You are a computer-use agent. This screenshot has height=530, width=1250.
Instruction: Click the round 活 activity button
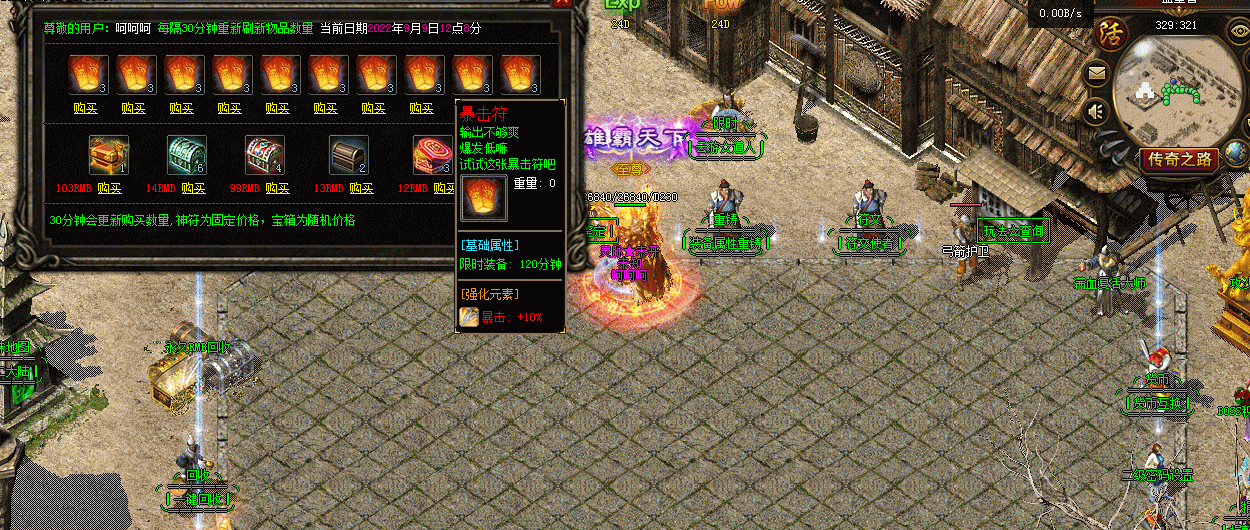tap(1110, 32)
